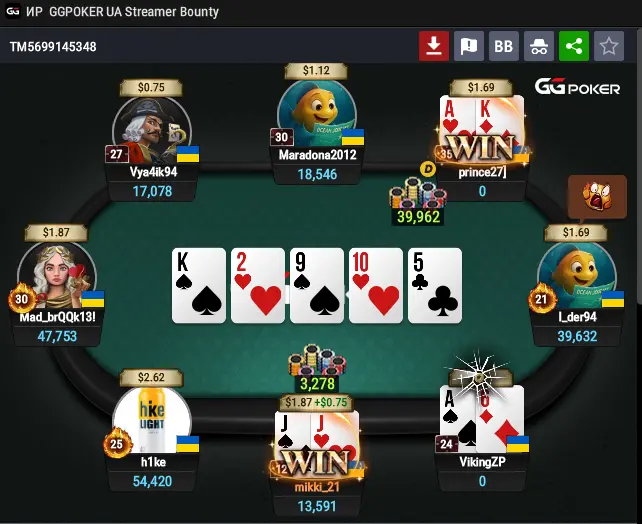The height and width of the screenshot is (524, 642).
Task: Share this hand with the green button
Action: (573, 46)
